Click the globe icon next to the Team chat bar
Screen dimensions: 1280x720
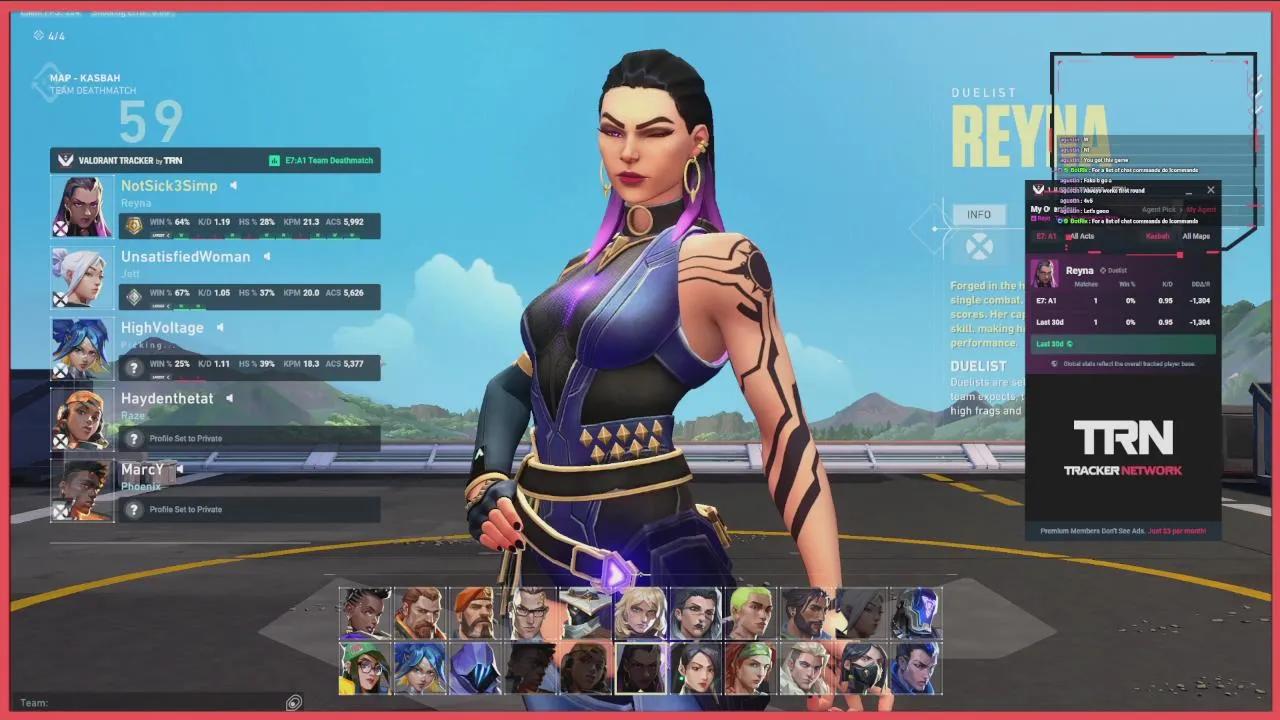[293, 702]
